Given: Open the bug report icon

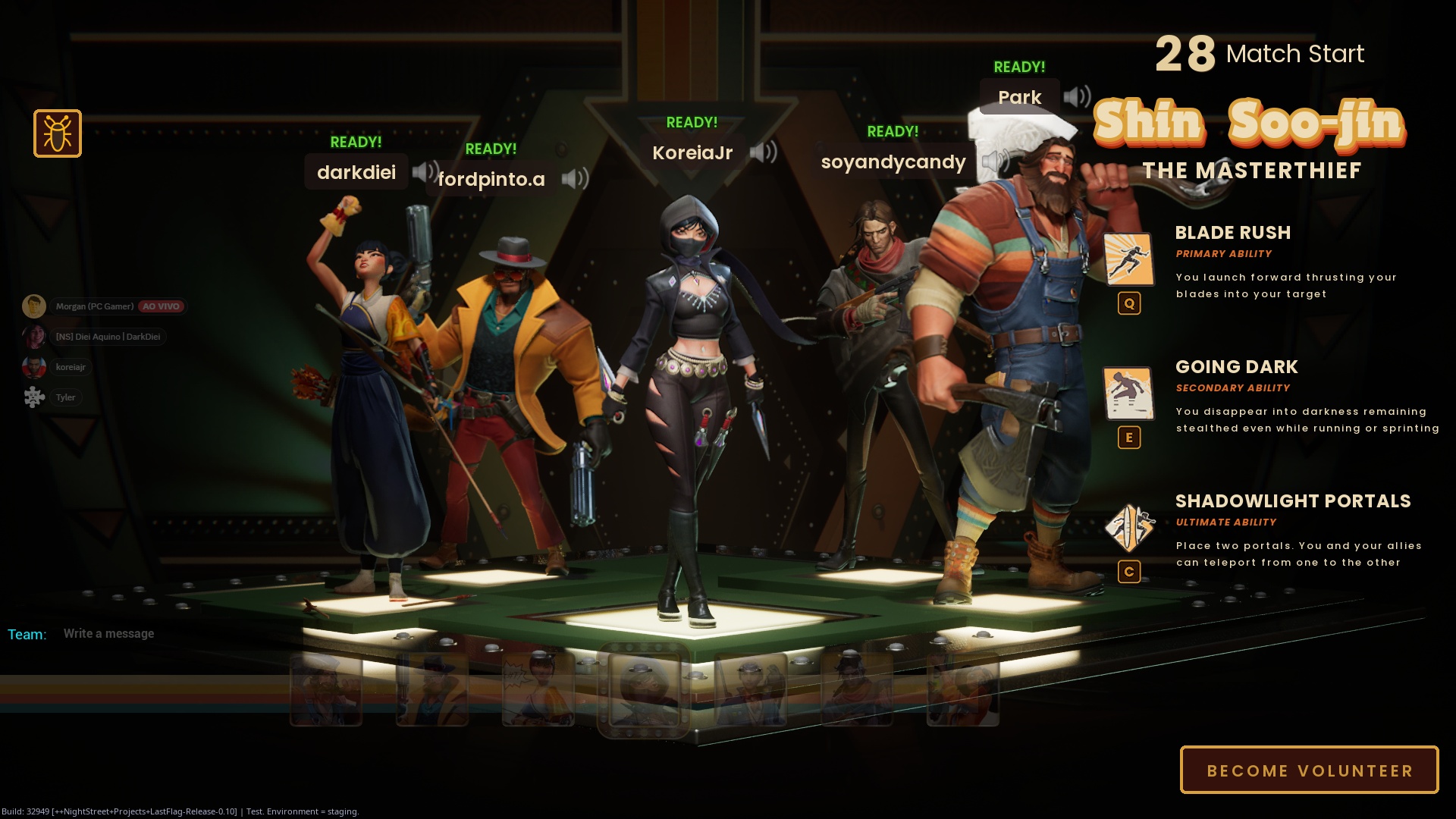Looking at the screenshot, I should click(x=58, y=134).
